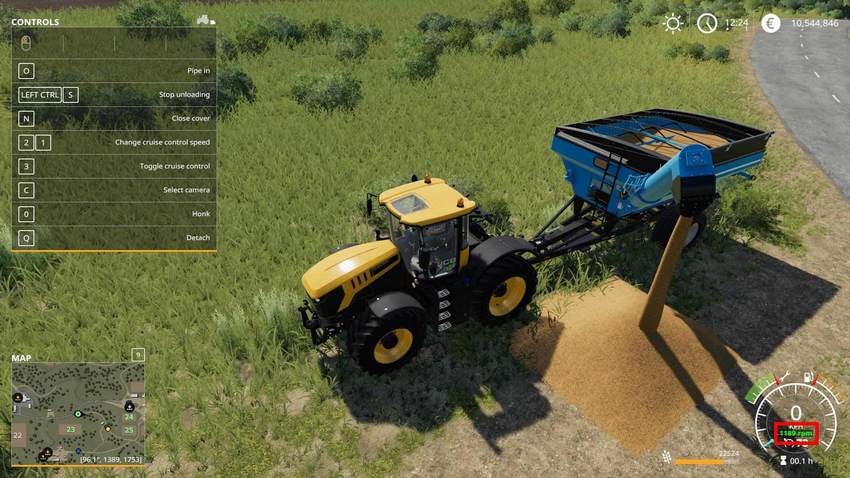Screen dimensions: 850x478
Task: Click the wrench damage gauge icon
Action: (784, 378)
